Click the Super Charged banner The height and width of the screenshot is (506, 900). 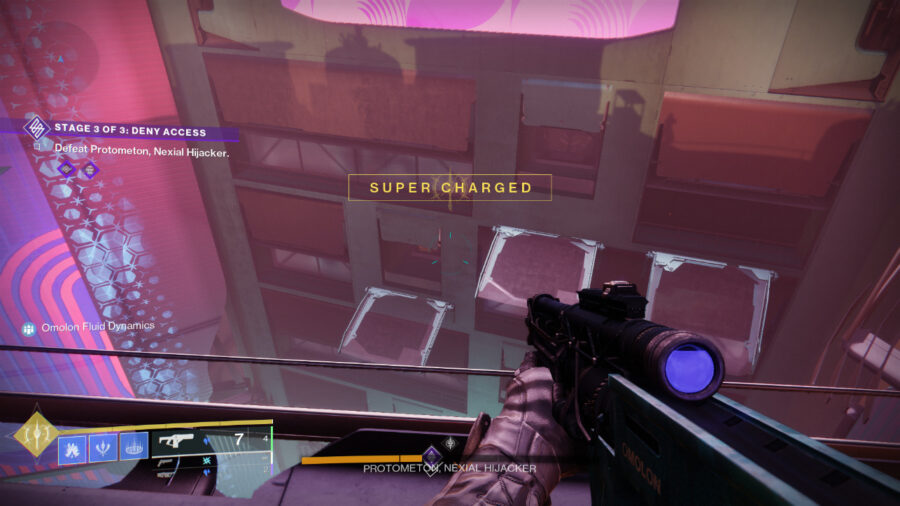click(x=450, y=187)
